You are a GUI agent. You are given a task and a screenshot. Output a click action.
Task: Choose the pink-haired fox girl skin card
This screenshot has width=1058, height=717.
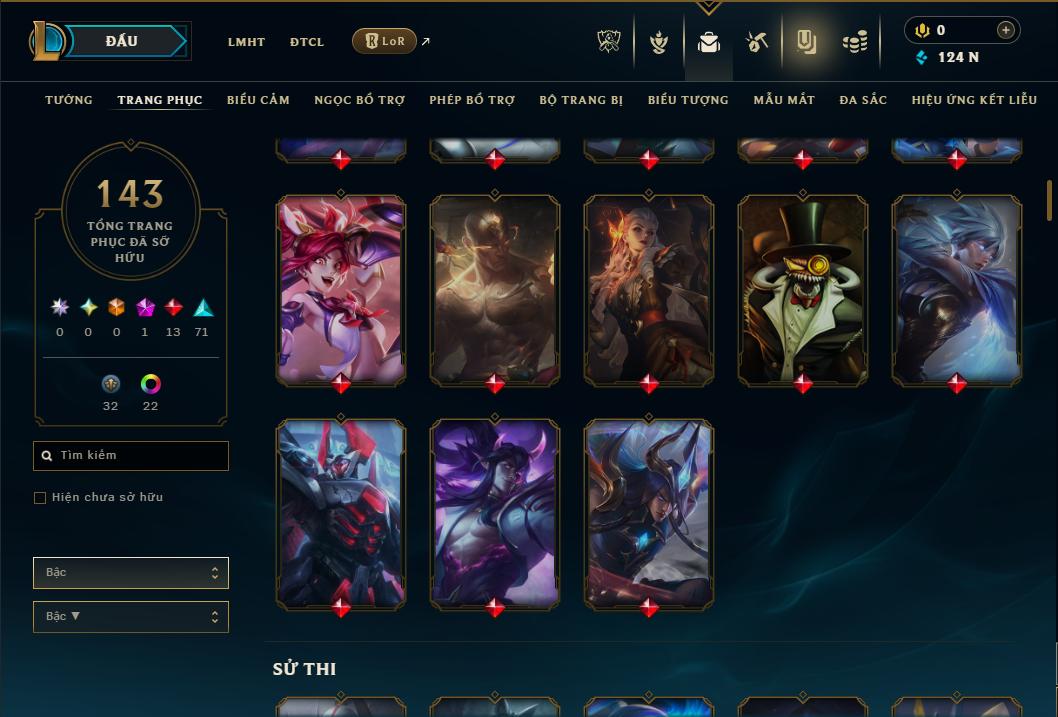(341, 290)
